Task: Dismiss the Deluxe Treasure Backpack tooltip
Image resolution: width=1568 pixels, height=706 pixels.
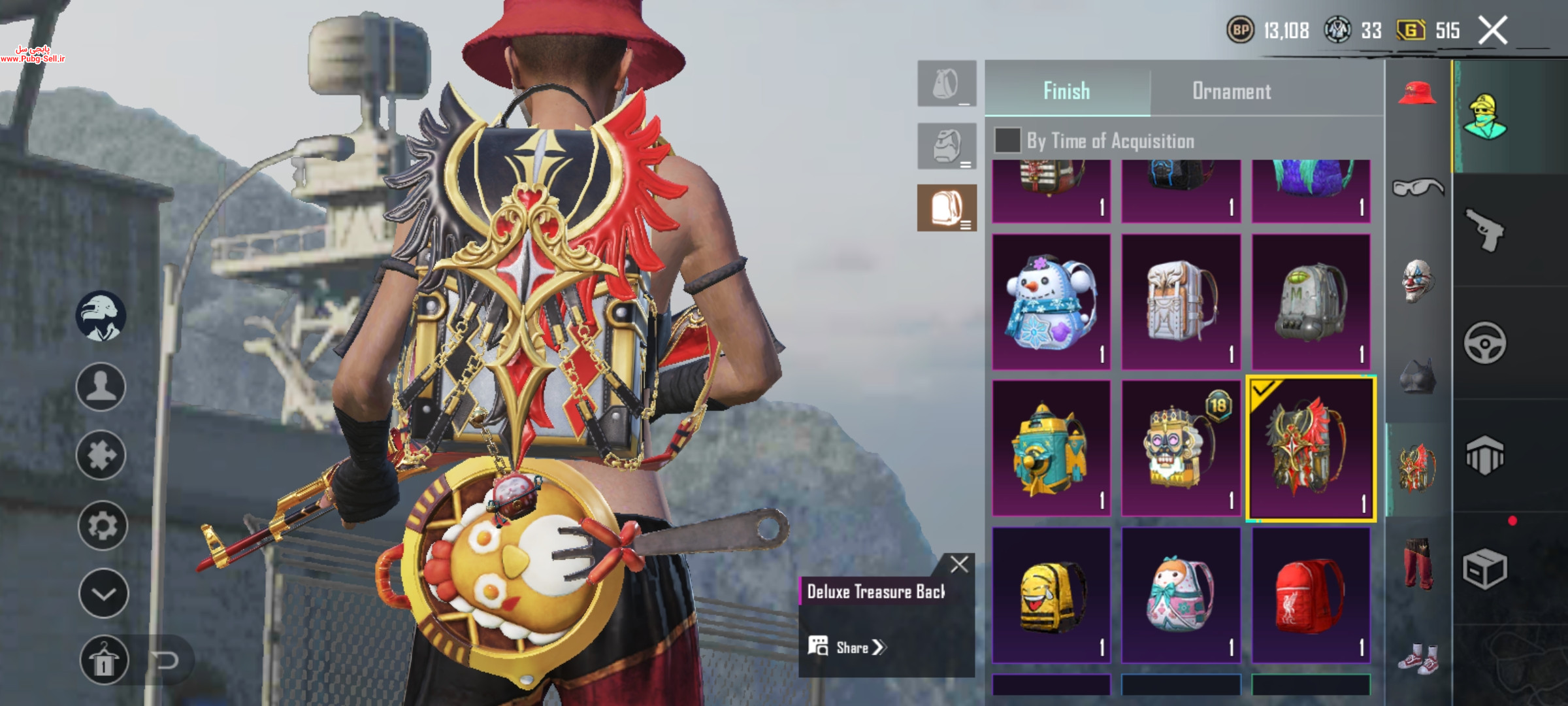Action: (x=959, y=564)
